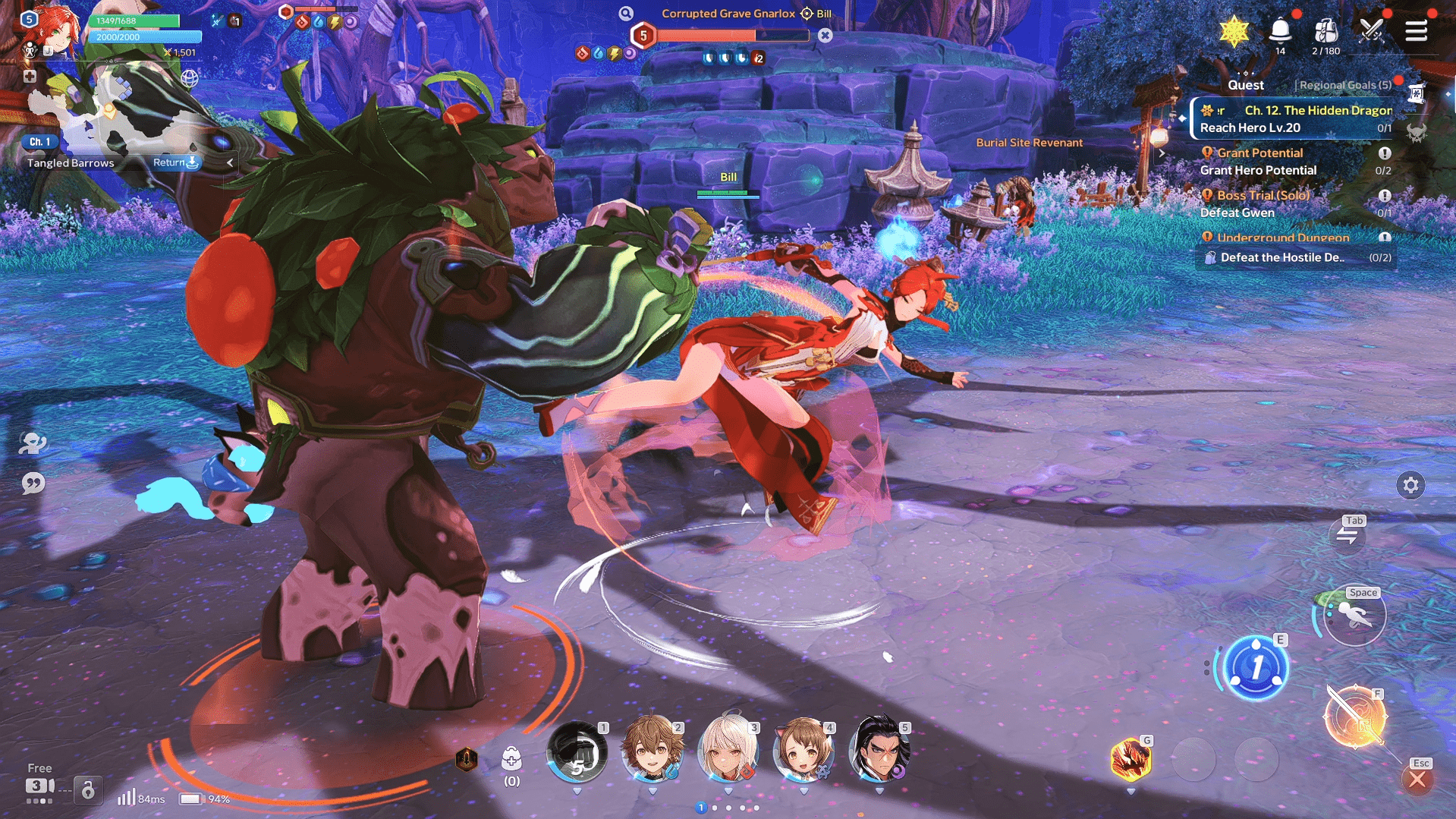Open the hamburger main menu
Screen dimensions: 1456x819
click(1416, 31)
